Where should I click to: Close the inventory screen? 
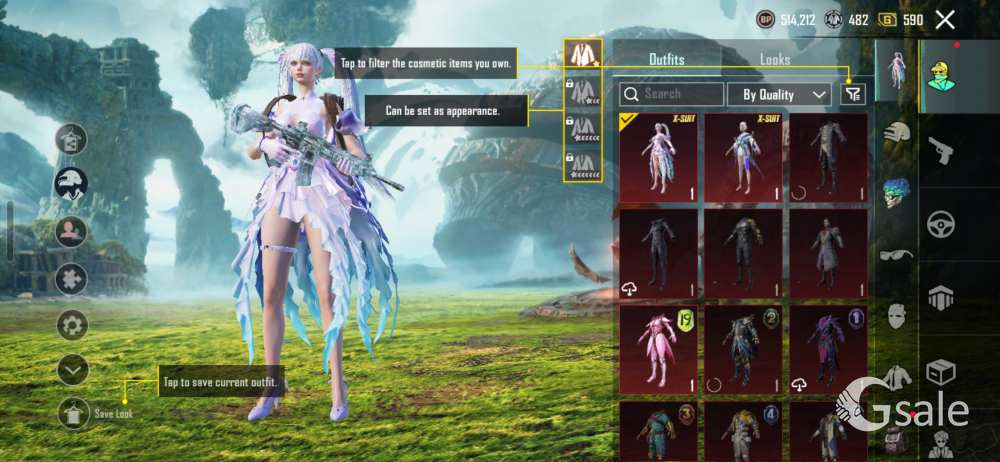[945, 19]
